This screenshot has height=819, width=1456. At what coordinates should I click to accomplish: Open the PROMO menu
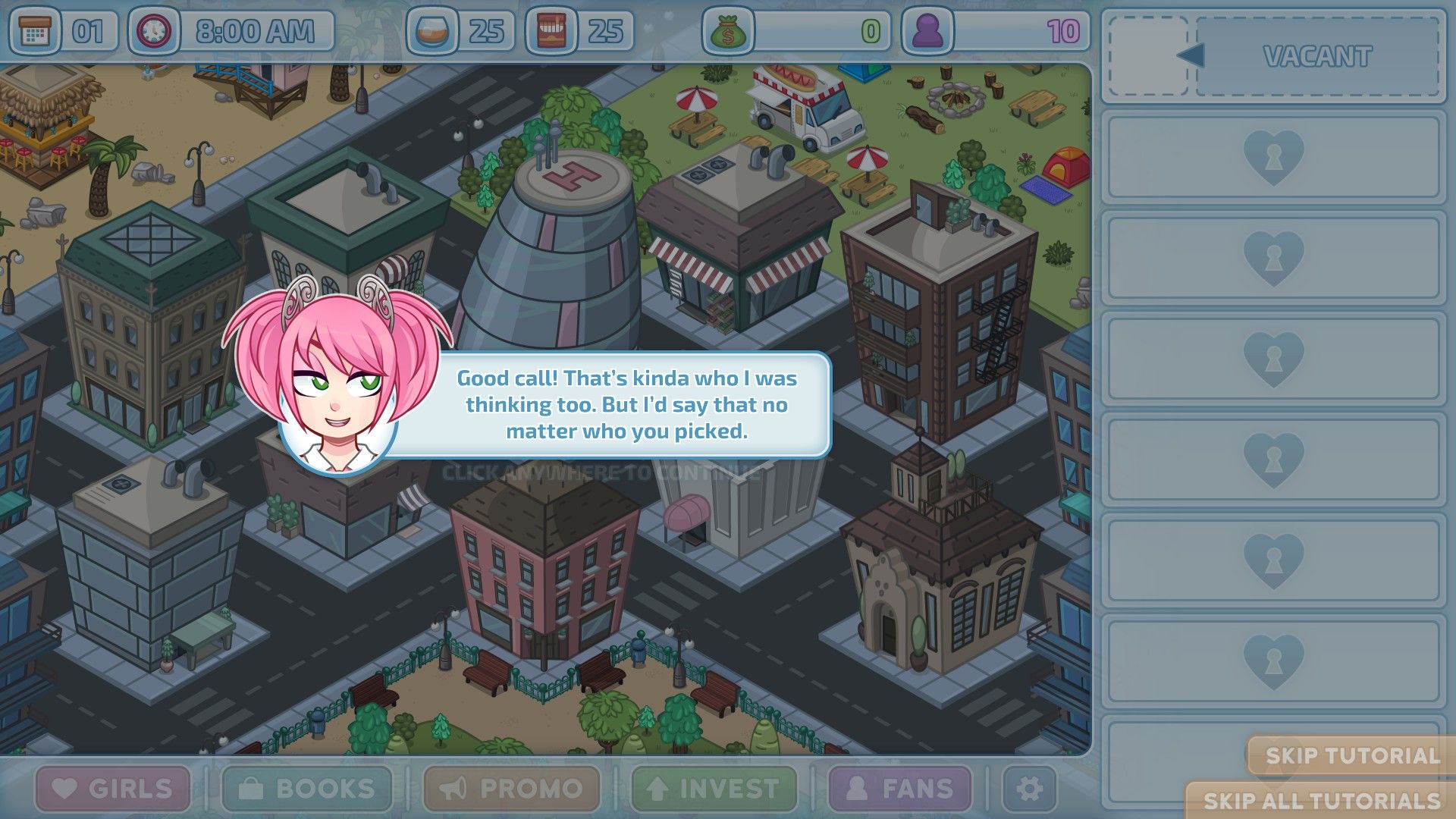(x=513, y=787)
